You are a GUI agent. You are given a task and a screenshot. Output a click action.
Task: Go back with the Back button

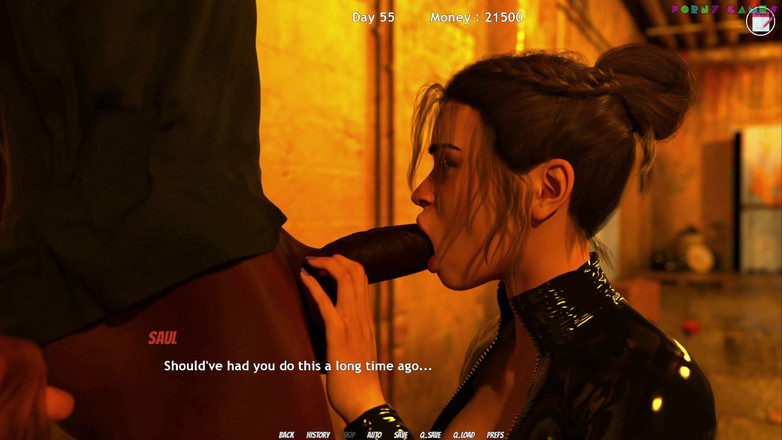(x=286, y=435)
